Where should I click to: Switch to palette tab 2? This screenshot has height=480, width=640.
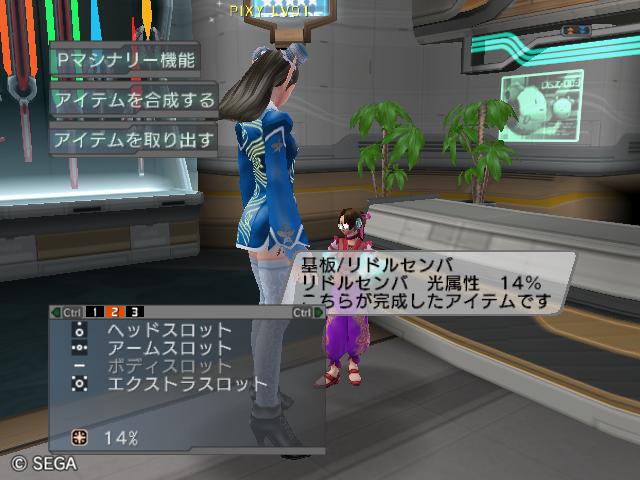tap(114, 312)
